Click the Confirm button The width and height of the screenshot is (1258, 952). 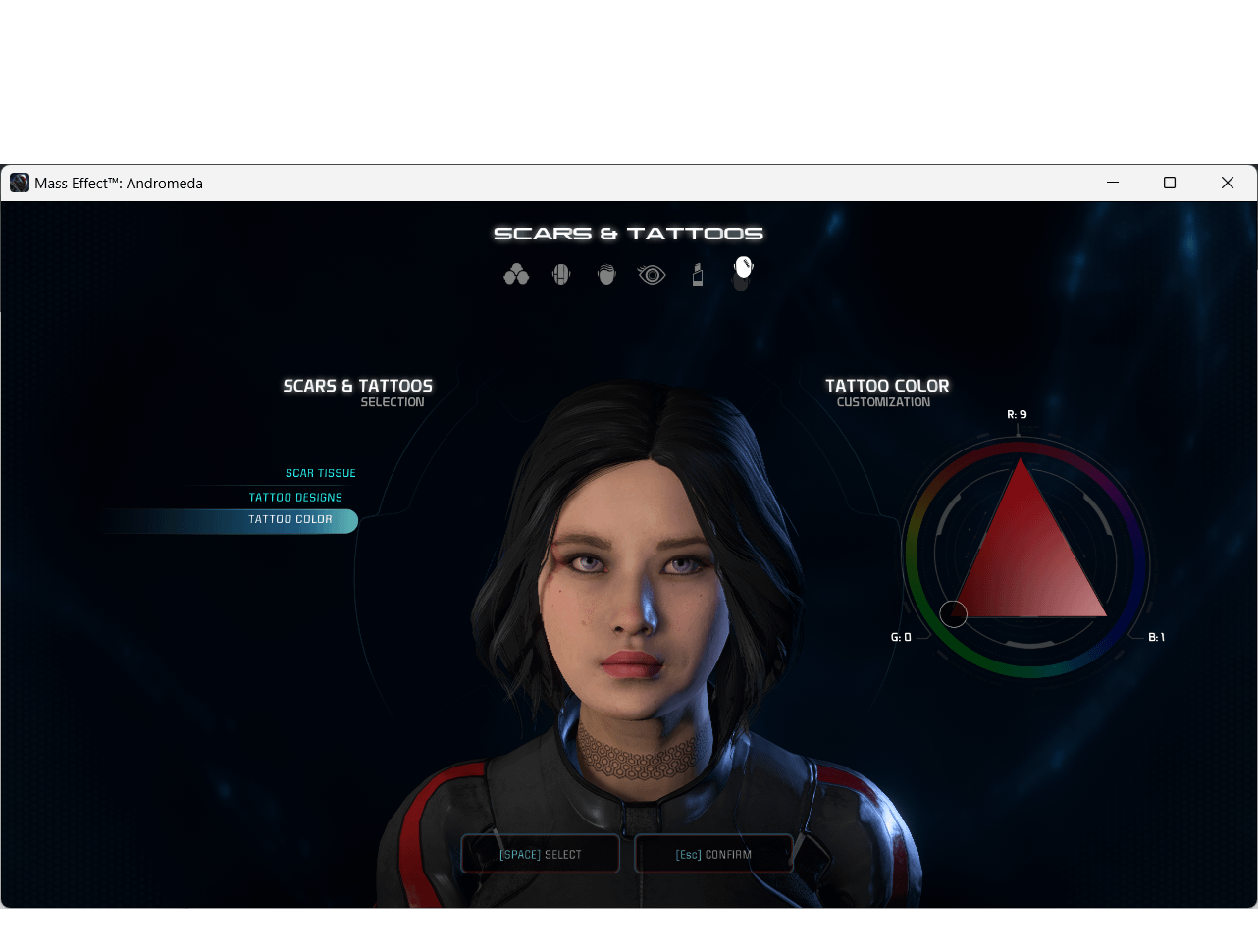(713, 854)
